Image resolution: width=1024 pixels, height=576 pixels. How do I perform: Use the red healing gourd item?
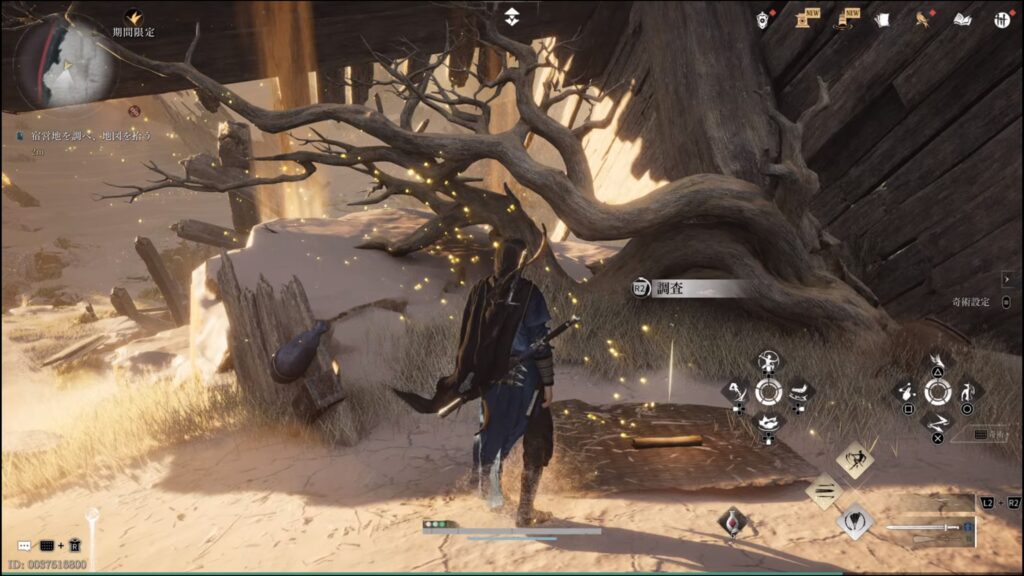click(732, 523)
